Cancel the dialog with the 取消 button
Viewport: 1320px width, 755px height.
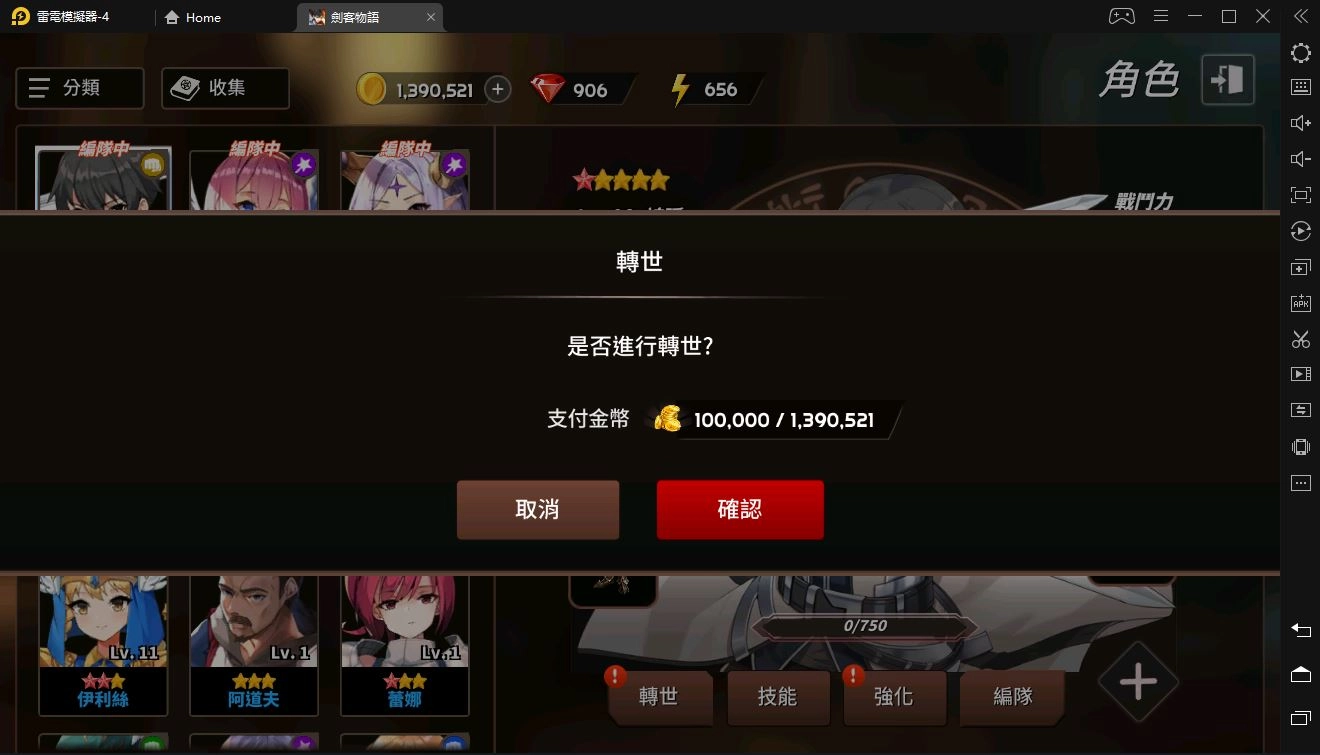[538, 509]
